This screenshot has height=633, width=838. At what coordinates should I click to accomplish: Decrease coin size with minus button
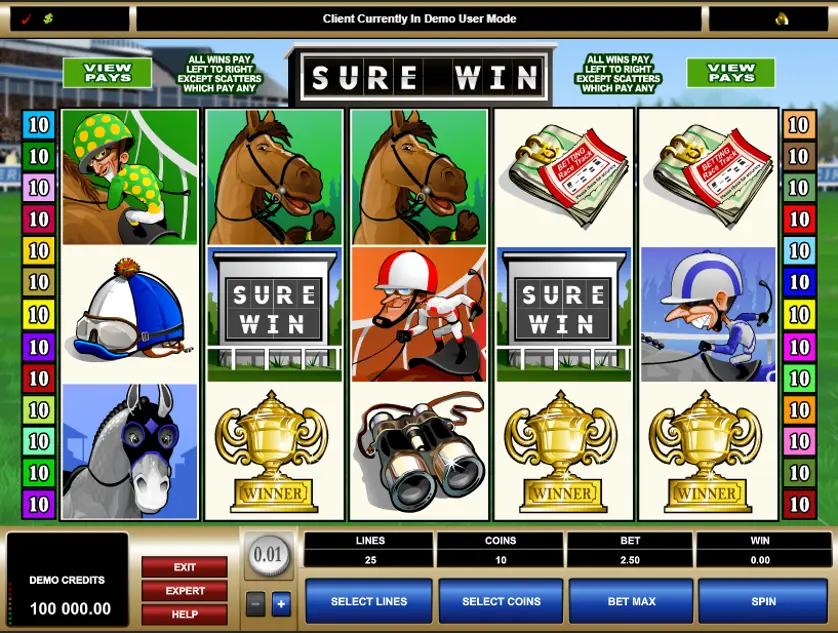tap(255, 603)
